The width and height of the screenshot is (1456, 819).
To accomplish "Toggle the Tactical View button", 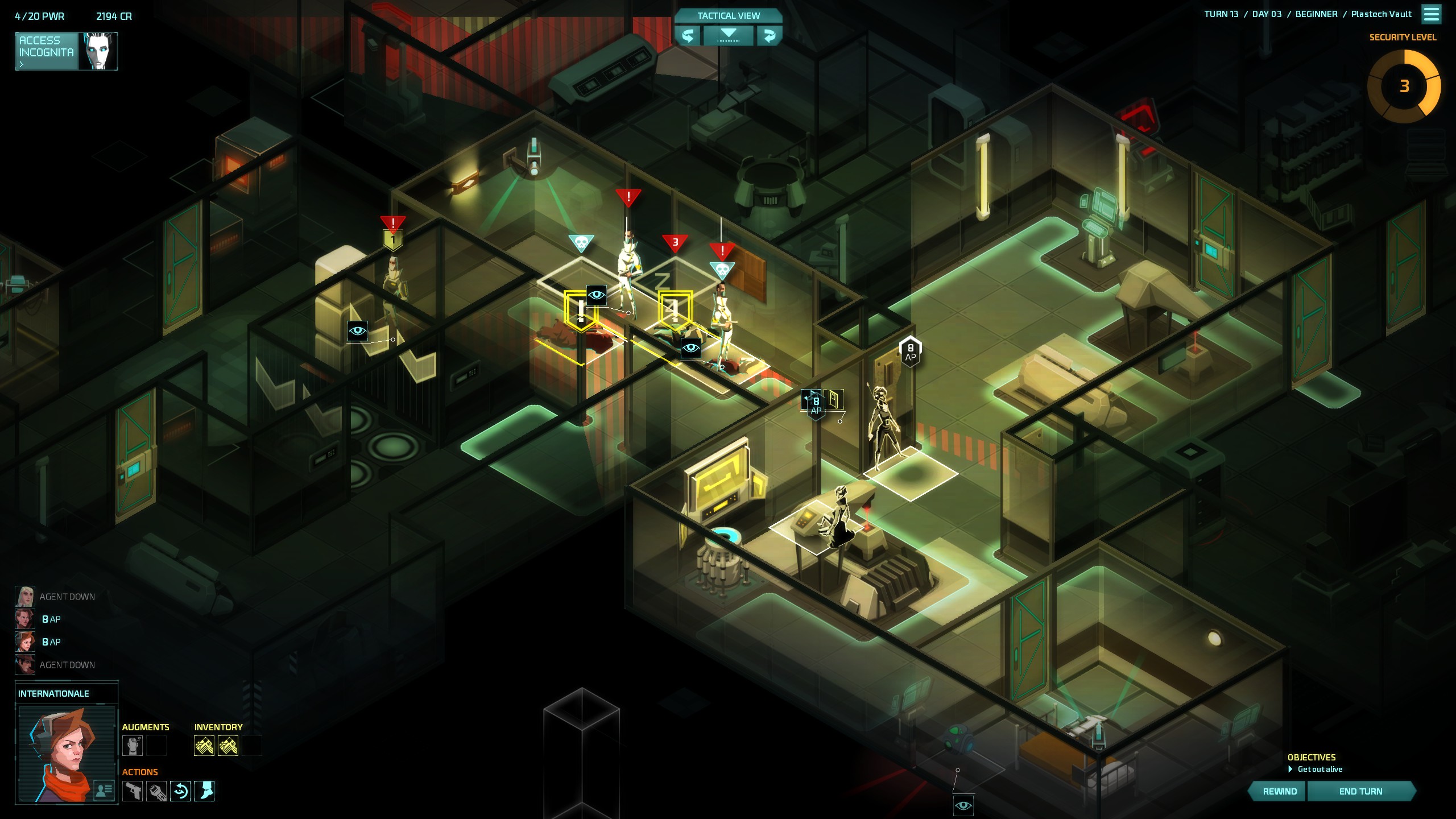I will (x=728, y=15).
